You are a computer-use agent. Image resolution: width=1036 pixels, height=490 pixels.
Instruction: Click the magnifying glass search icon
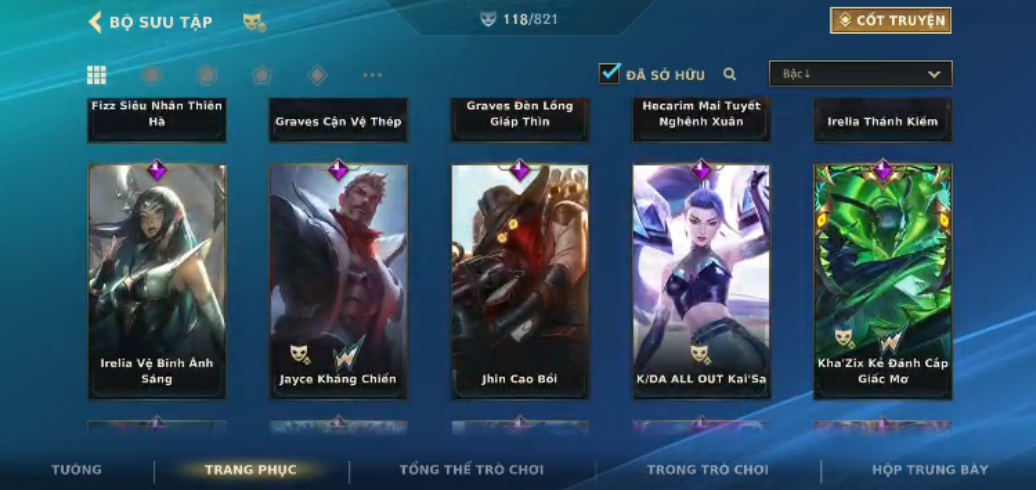730,74
